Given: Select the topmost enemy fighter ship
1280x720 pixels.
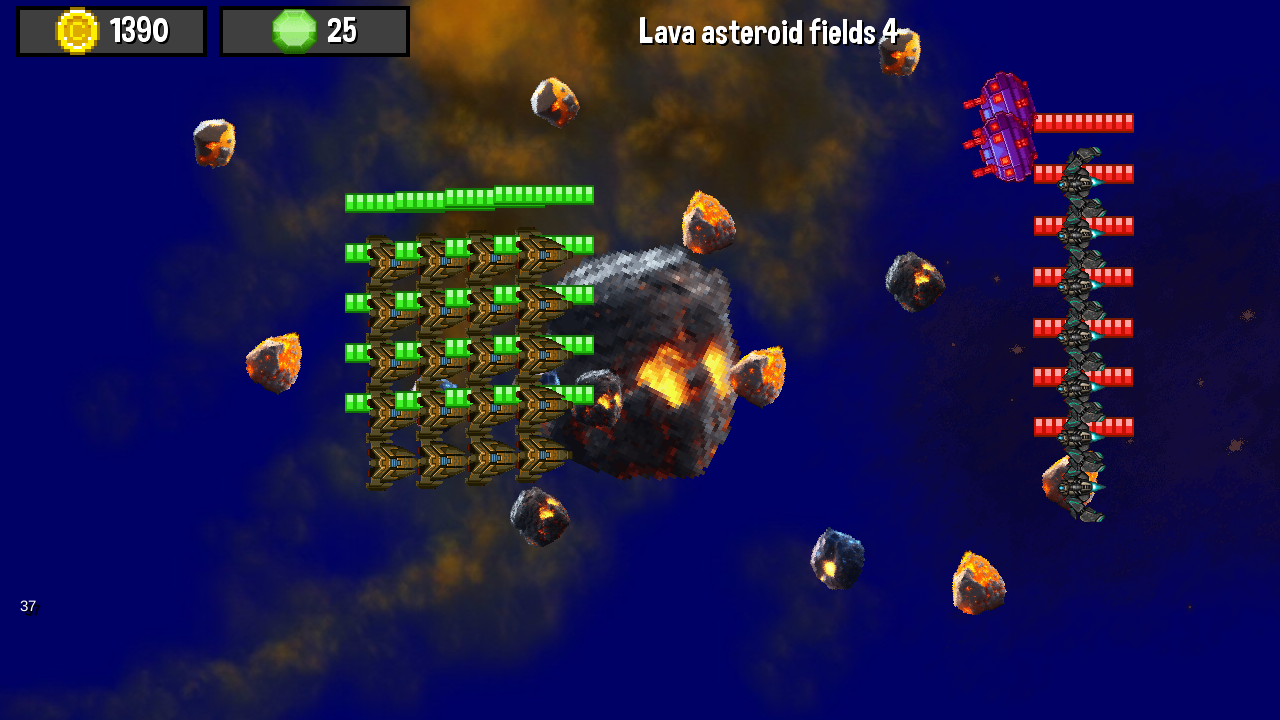Looking at the screenshot, I should tap(1080, 180).
